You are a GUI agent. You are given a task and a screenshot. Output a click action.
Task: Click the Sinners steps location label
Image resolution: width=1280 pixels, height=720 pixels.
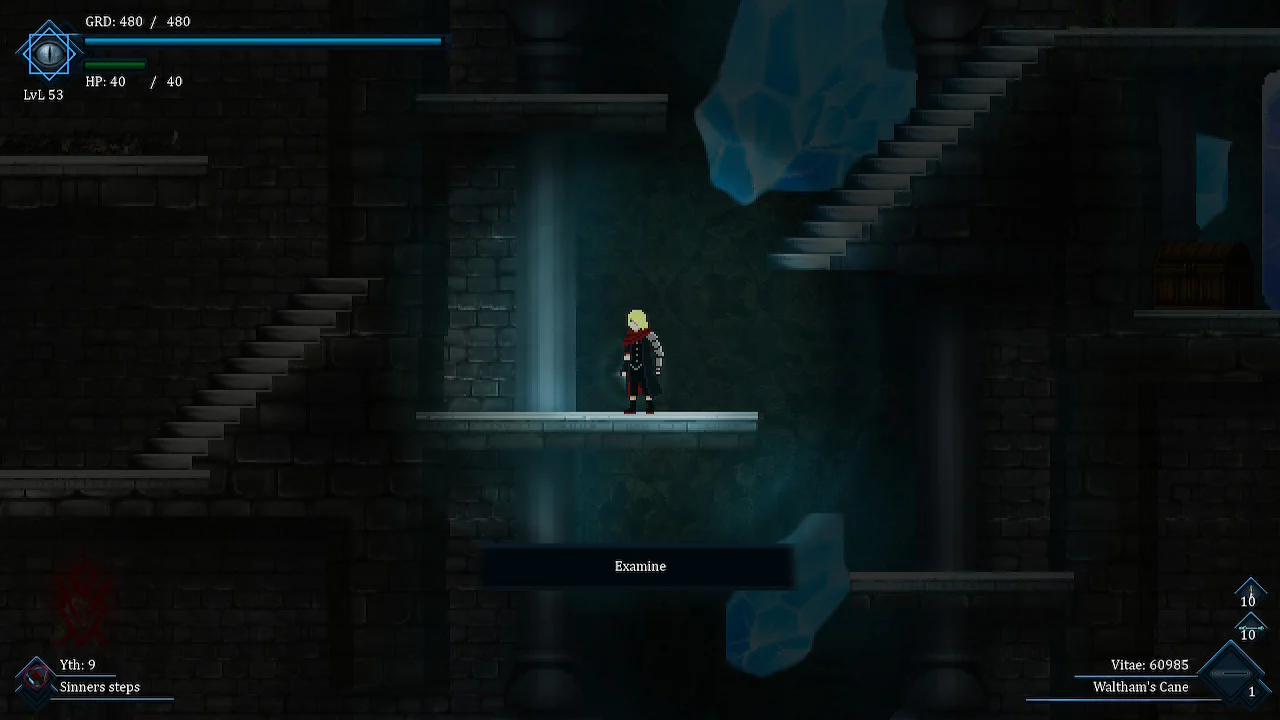coord(99,687)
